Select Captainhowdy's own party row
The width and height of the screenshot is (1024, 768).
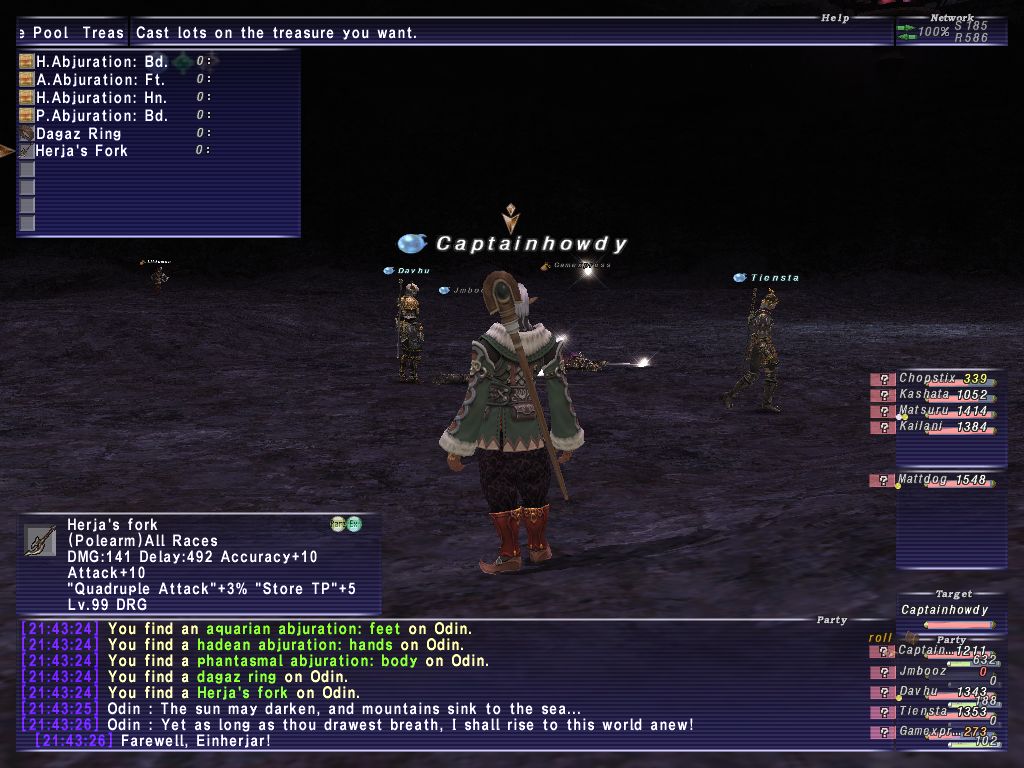point(932,651)
